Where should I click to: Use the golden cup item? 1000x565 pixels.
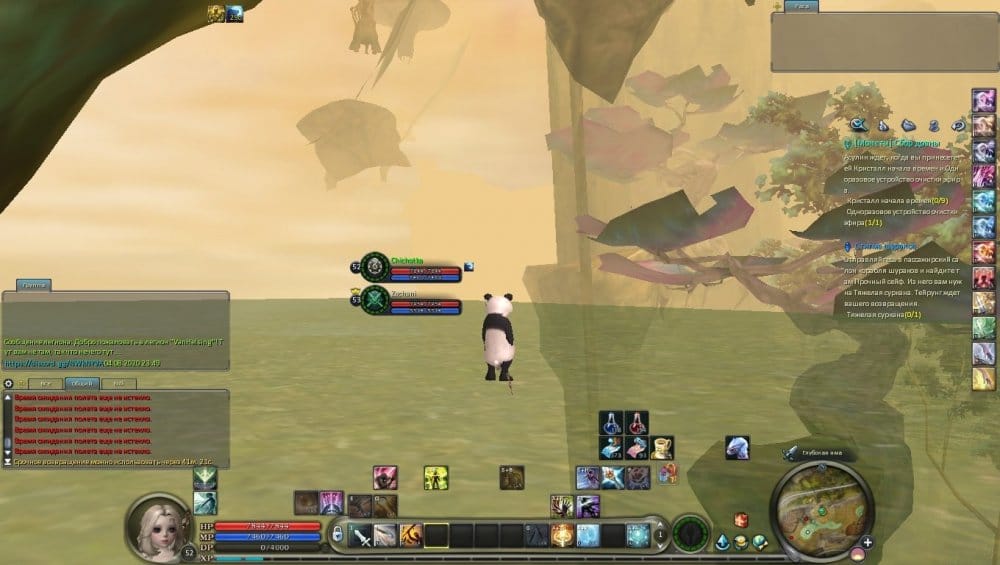click(x=661, y=447)
